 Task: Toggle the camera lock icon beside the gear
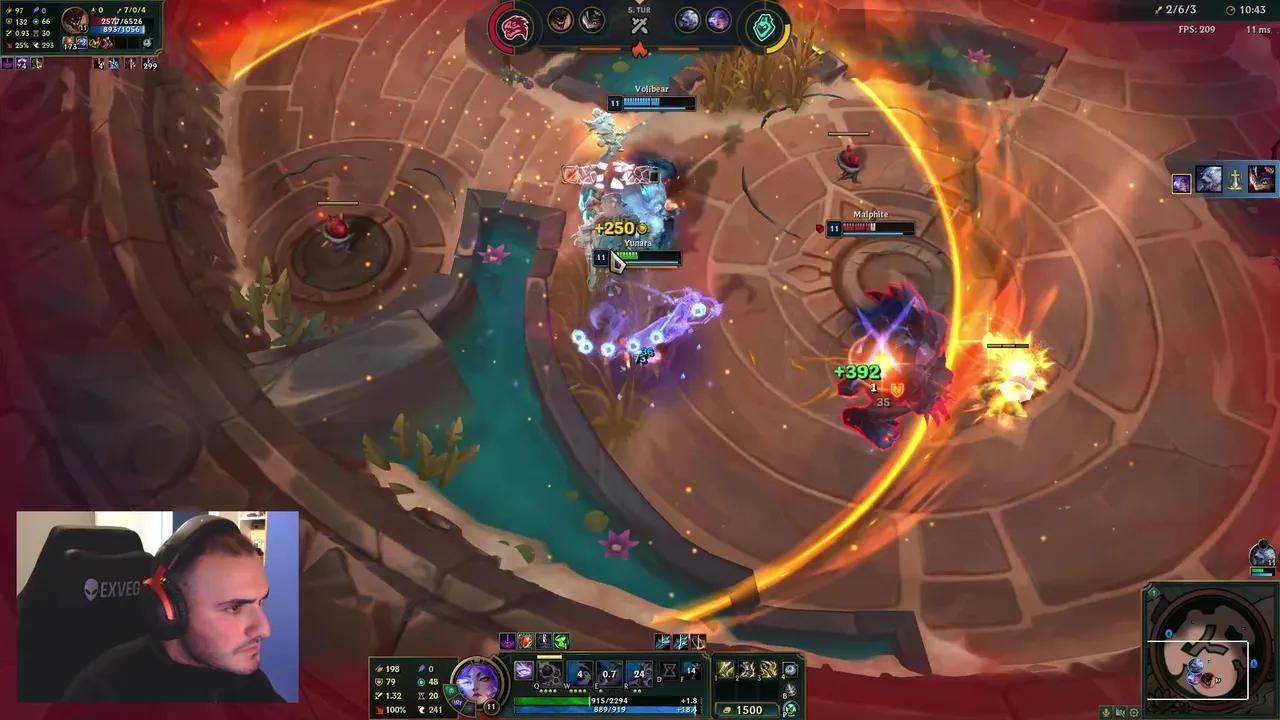click(1121, 712)
